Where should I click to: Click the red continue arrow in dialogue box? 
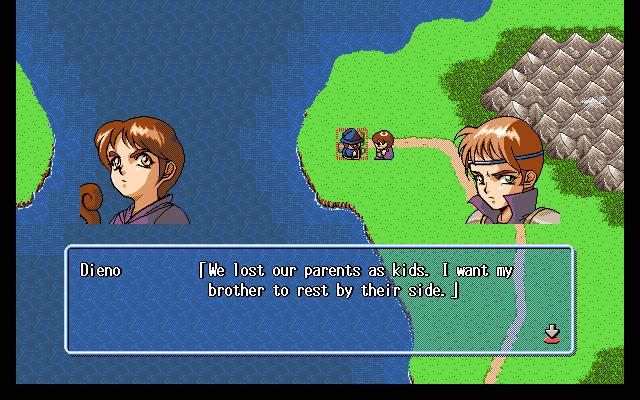tap(551, 333)
